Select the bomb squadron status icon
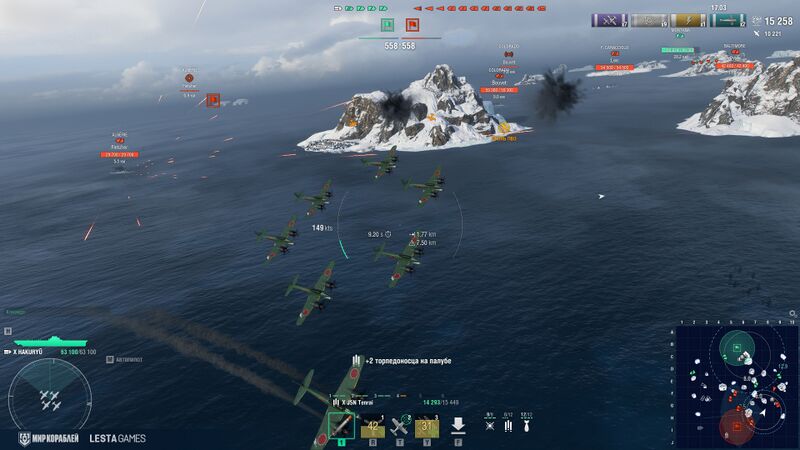 (x=526, y=425)
